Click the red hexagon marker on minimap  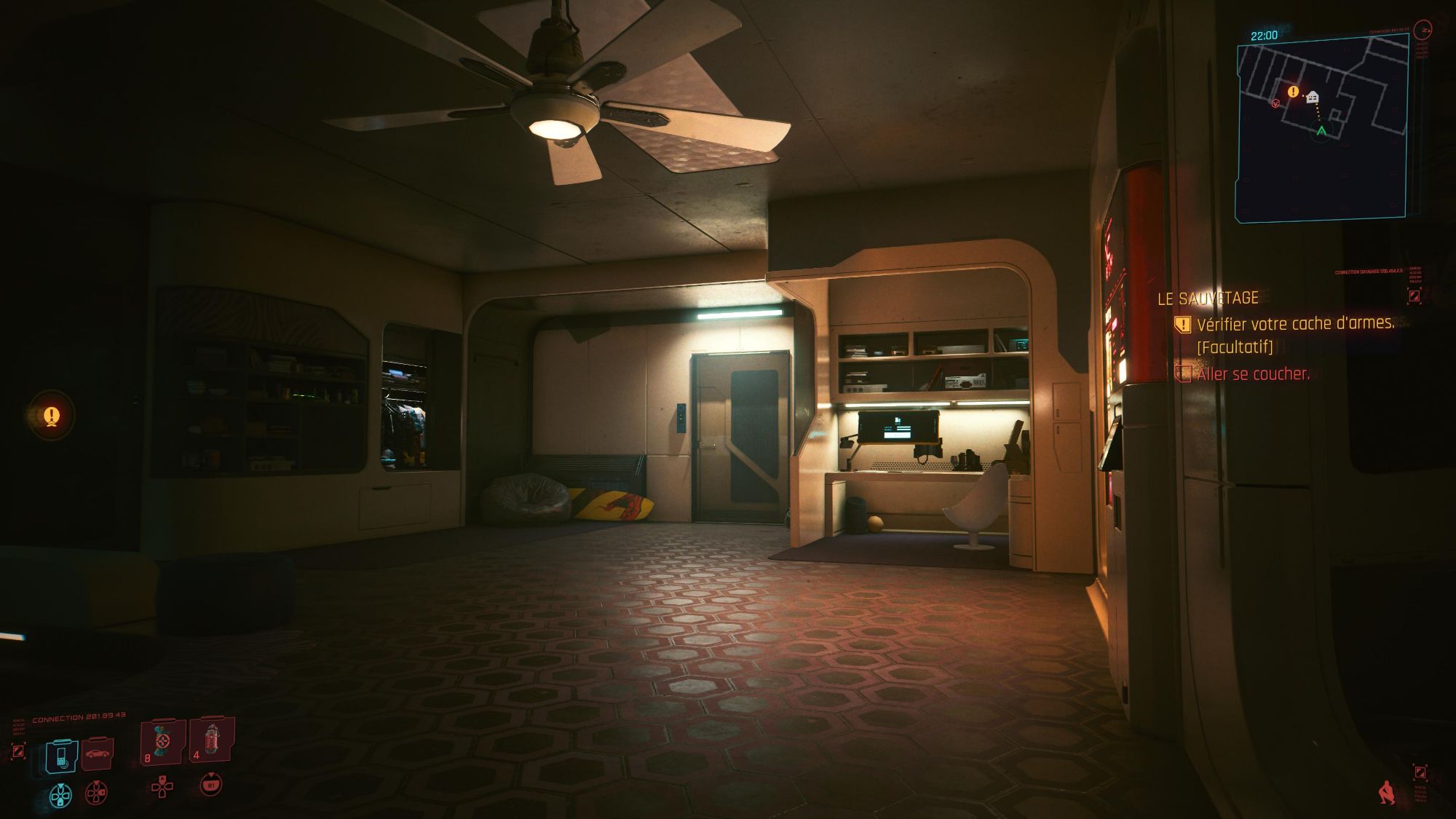tap(1275, 103)
